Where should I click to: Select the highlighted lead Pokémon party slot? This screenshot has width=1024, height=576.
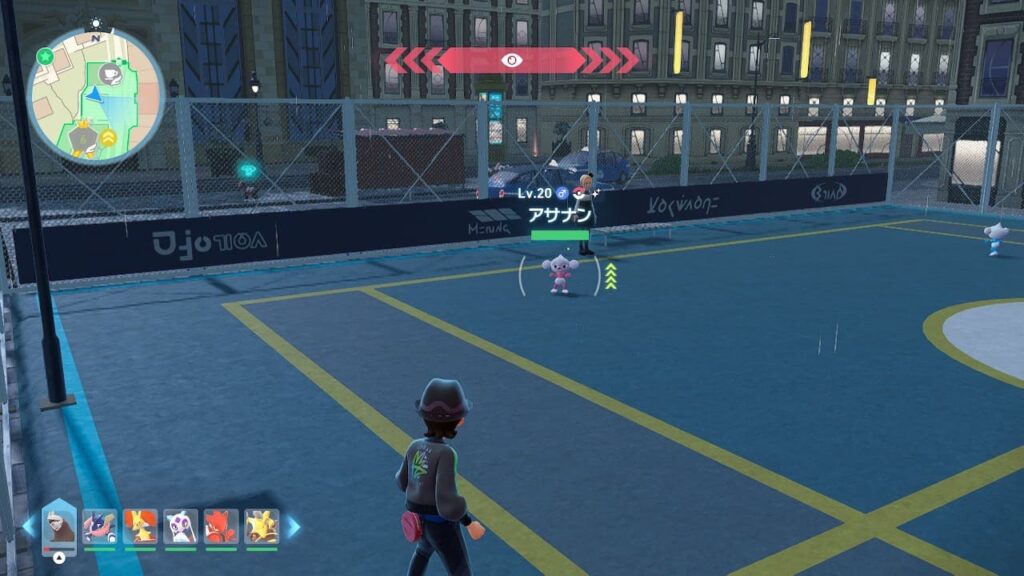pos(60,526)
